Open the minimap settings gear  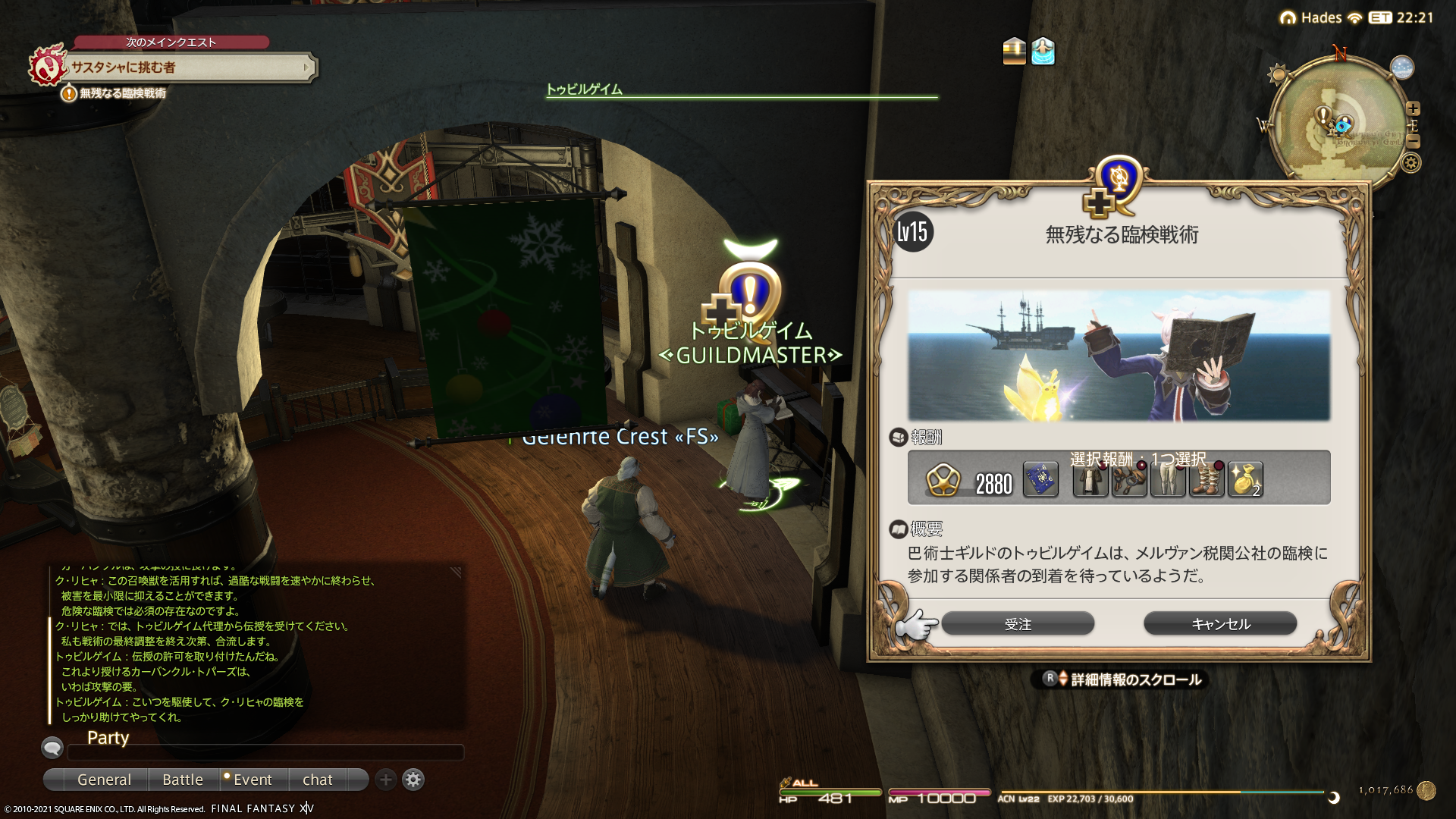tap(1410, 163)
